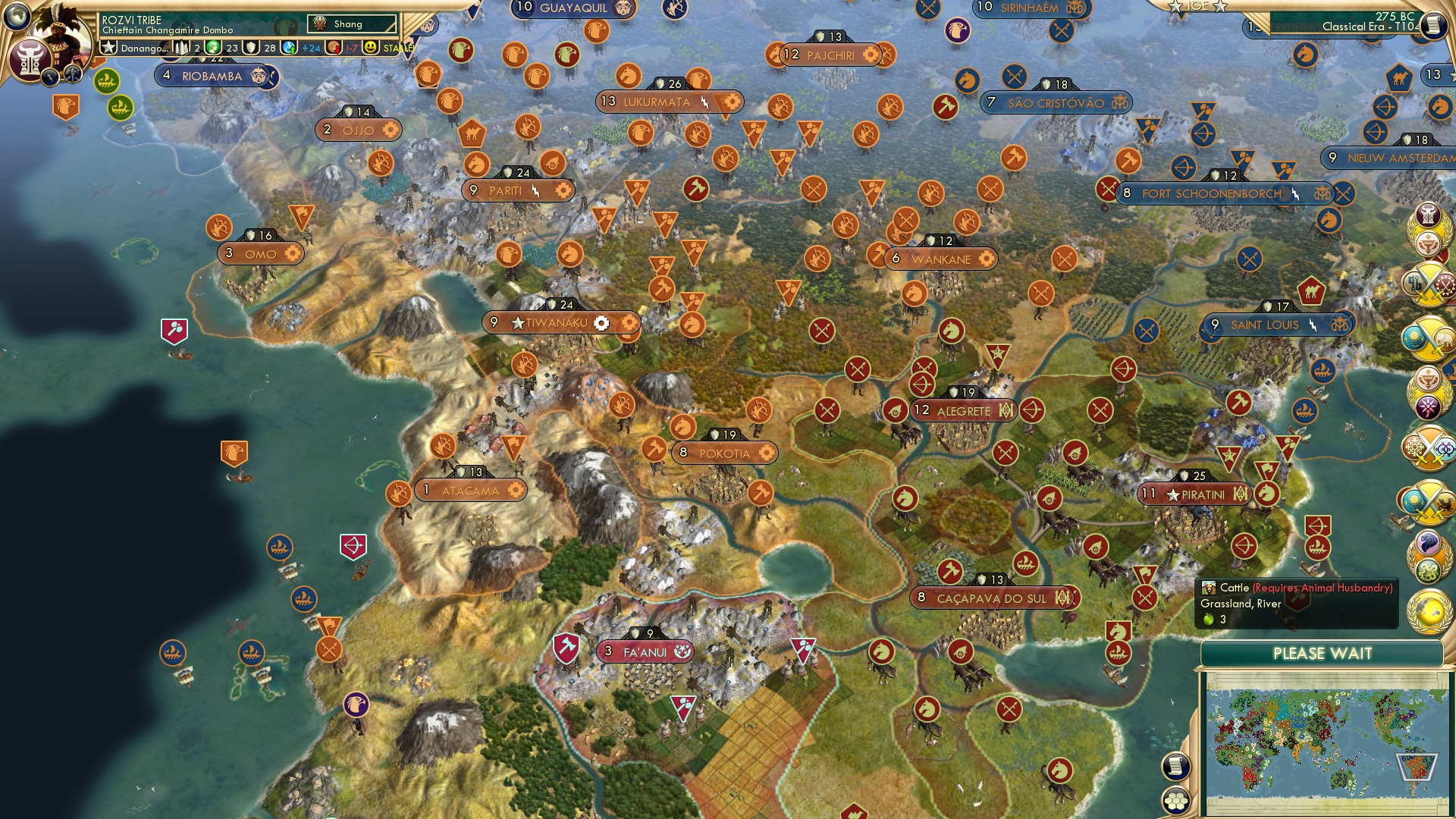Click the happiness smiley showing STABLE

pyautogui.click(x=369, y=45)
